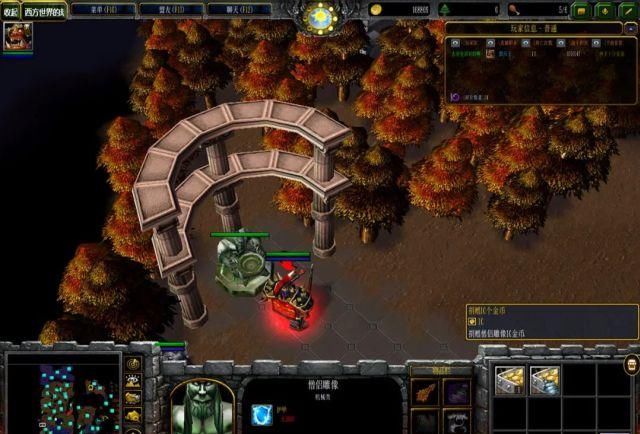Click the collapse button in top-left corner
Viewport: 640px width, 434px height.
point(11,10)
